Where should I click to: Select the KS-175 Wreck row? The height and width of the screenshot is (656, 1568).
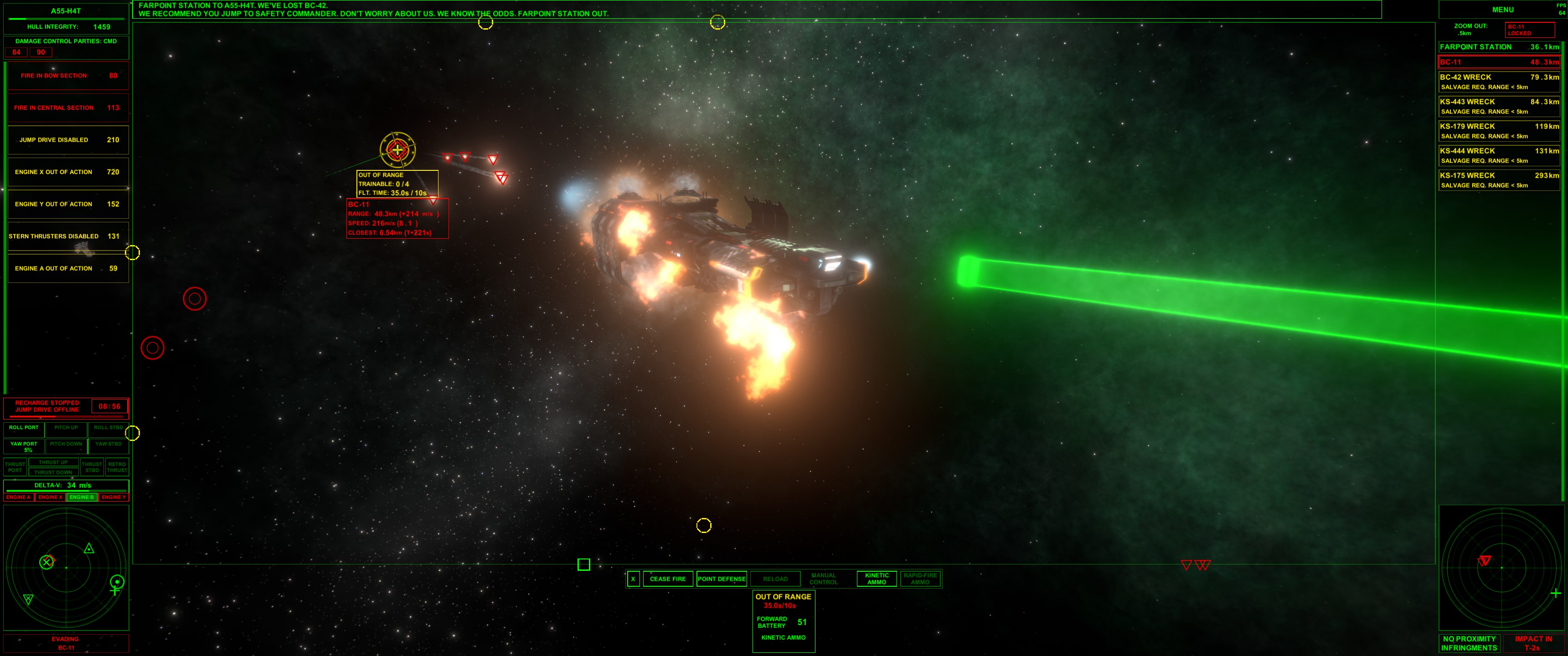(x=1499, y=179)
